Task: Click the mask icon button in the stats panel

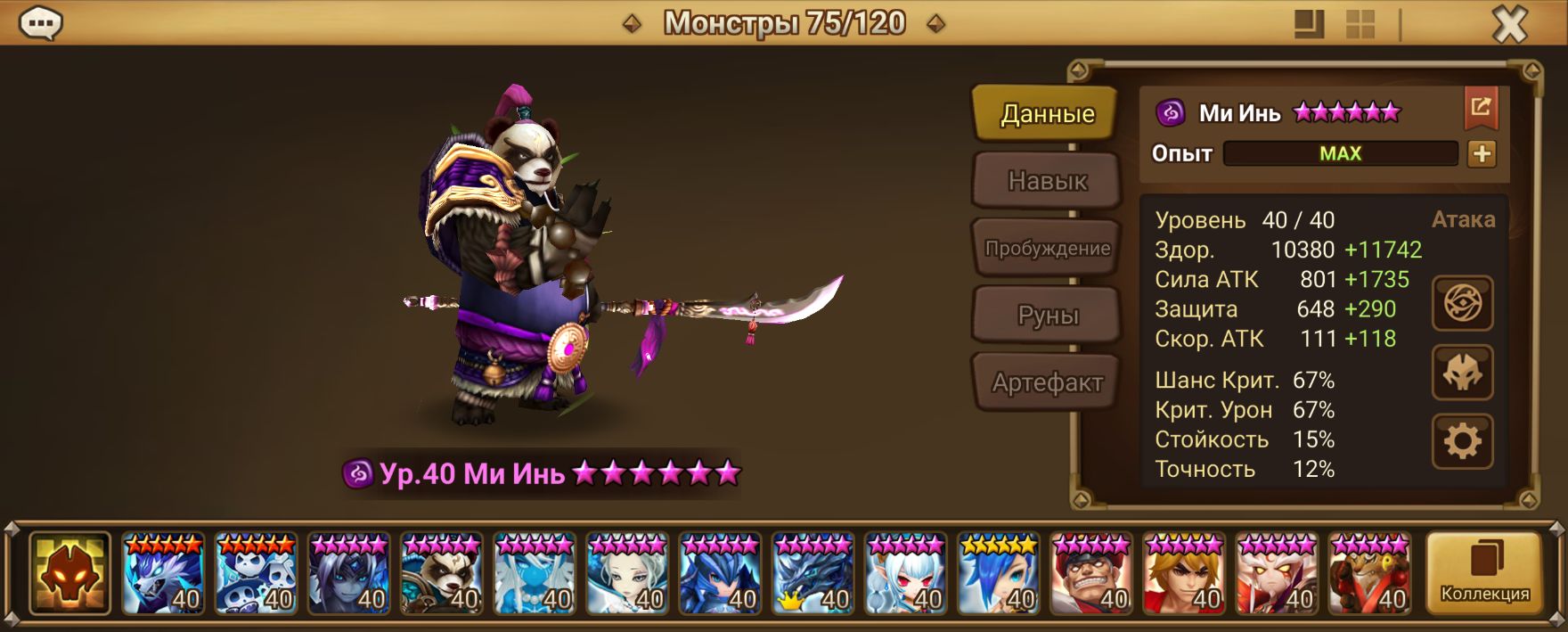Action: (1462, 373)
